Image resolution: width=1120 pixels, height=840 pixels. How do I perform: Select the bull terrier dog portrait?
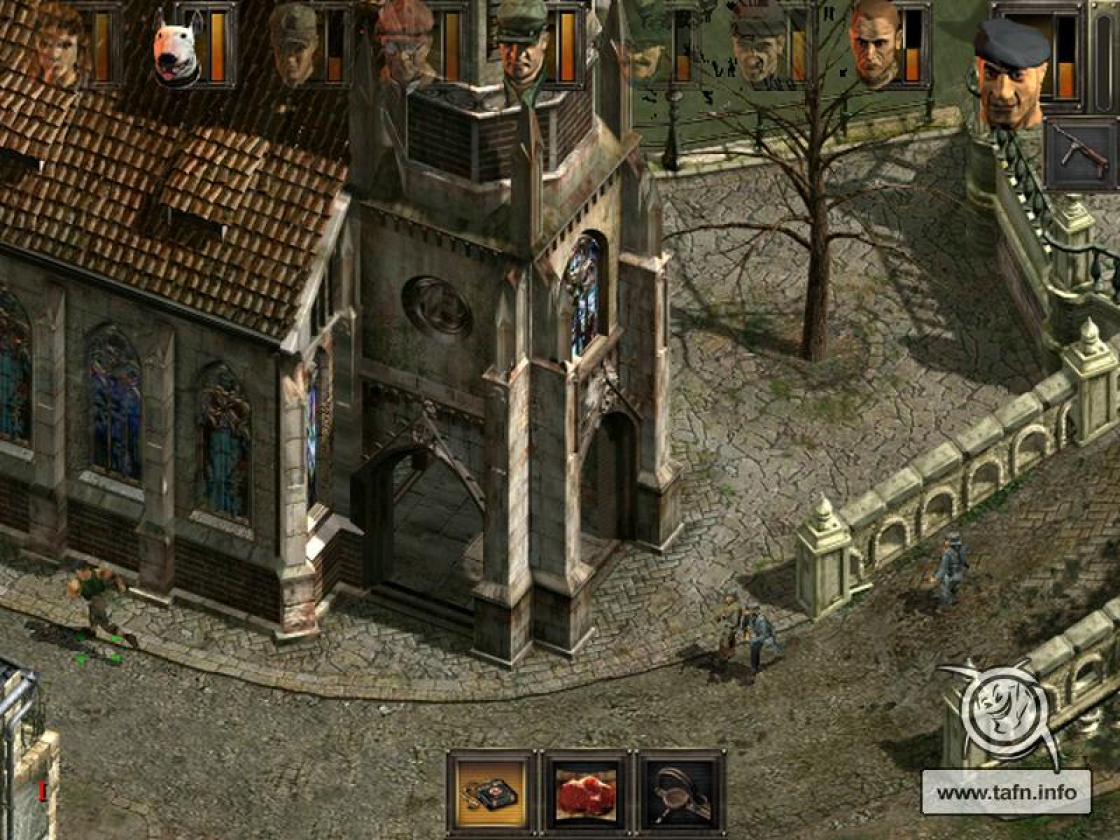point(178,48)
